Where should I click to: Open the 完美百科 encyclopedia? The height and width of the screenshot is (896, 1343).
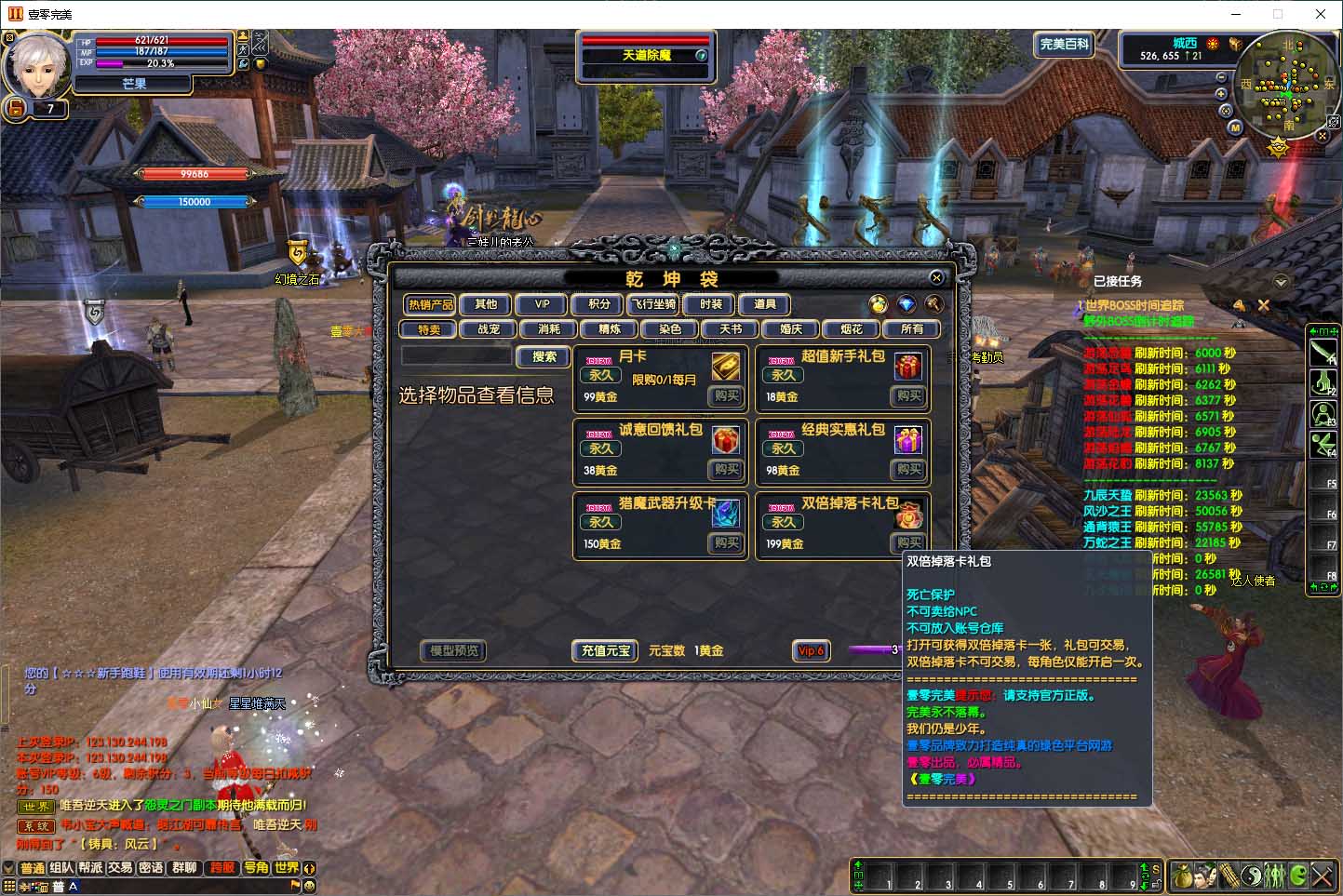coord(1064,45)
